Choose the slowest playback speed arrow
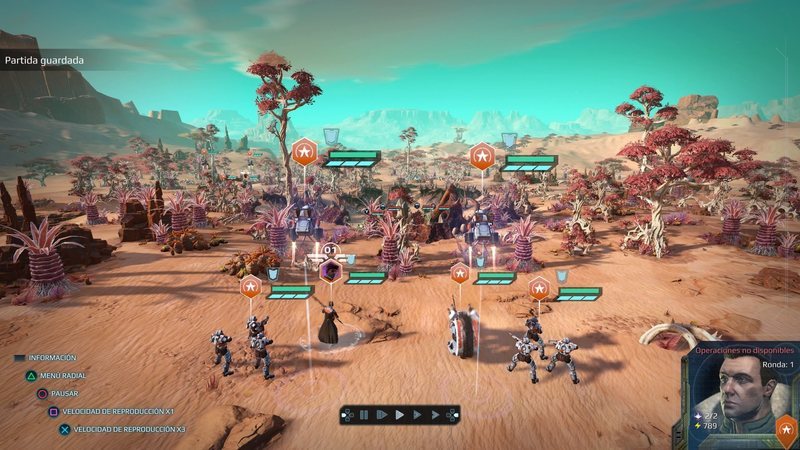 tap(381, 414)
